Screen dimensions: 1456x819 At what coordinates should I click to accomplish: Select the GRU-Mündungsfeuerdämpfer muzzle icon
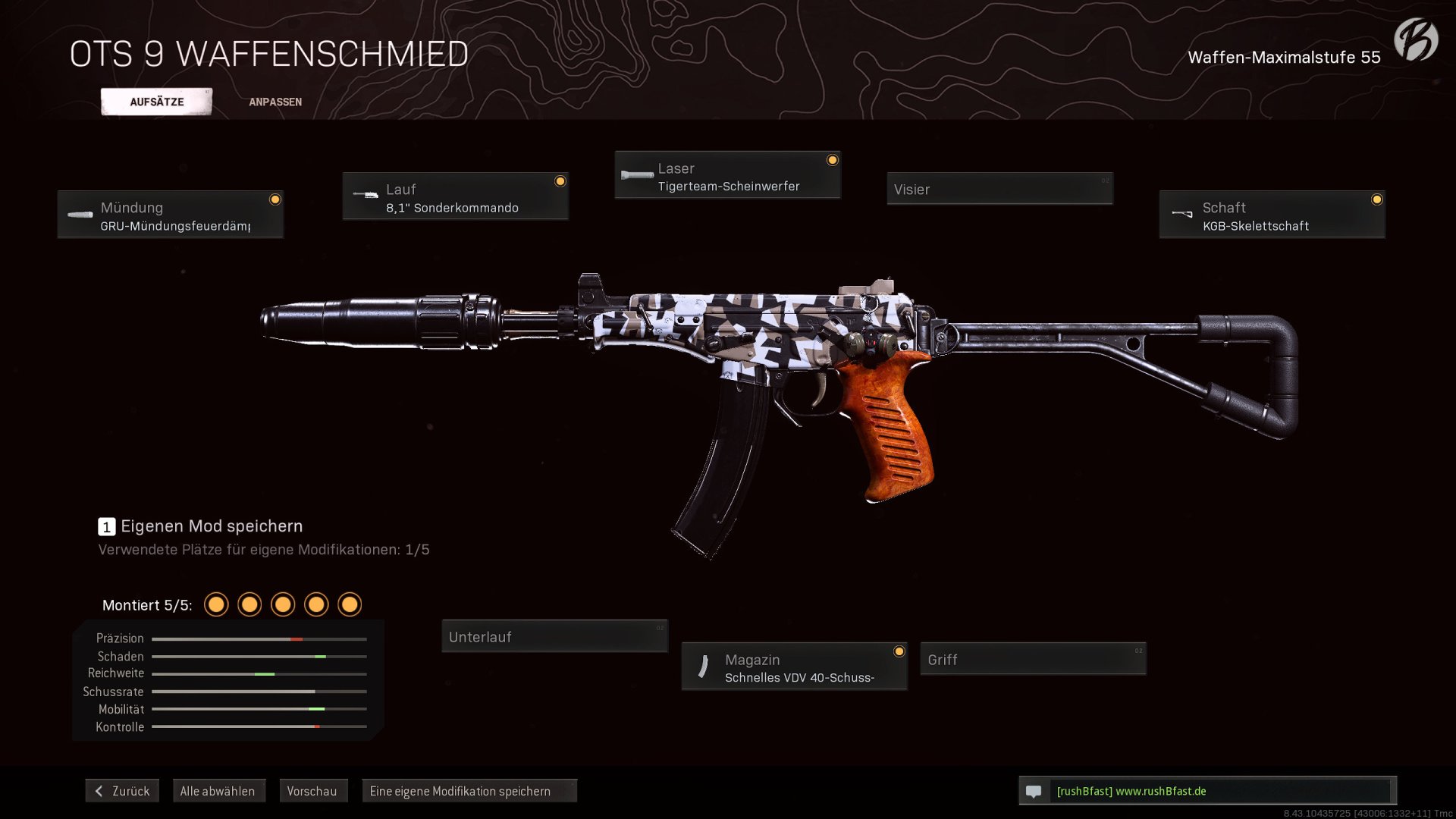pos(80,215)
